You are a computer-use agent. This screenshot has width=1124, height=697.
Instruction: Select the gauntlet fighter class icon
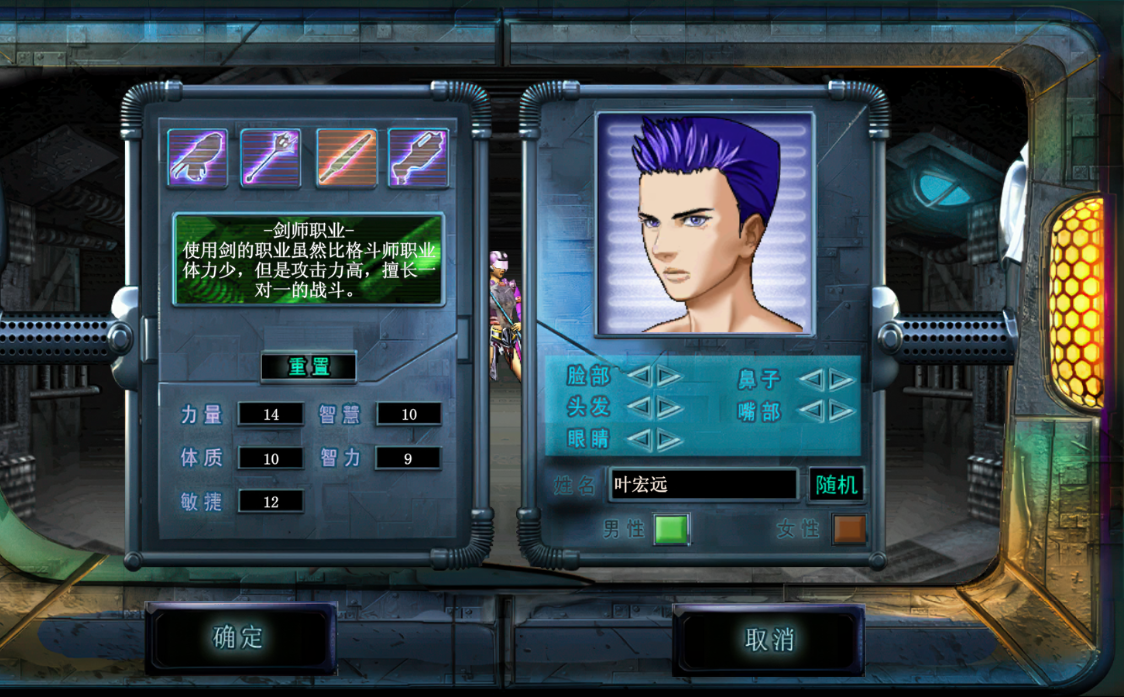[197, 158]
